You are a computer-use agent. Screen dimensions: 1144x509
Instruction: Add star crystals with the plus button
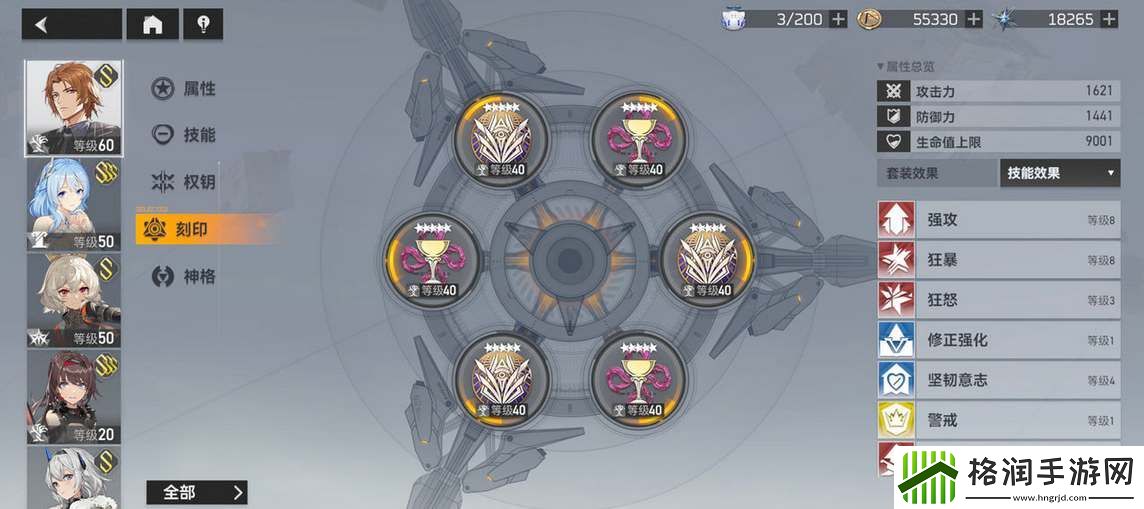coord(1108,19)
